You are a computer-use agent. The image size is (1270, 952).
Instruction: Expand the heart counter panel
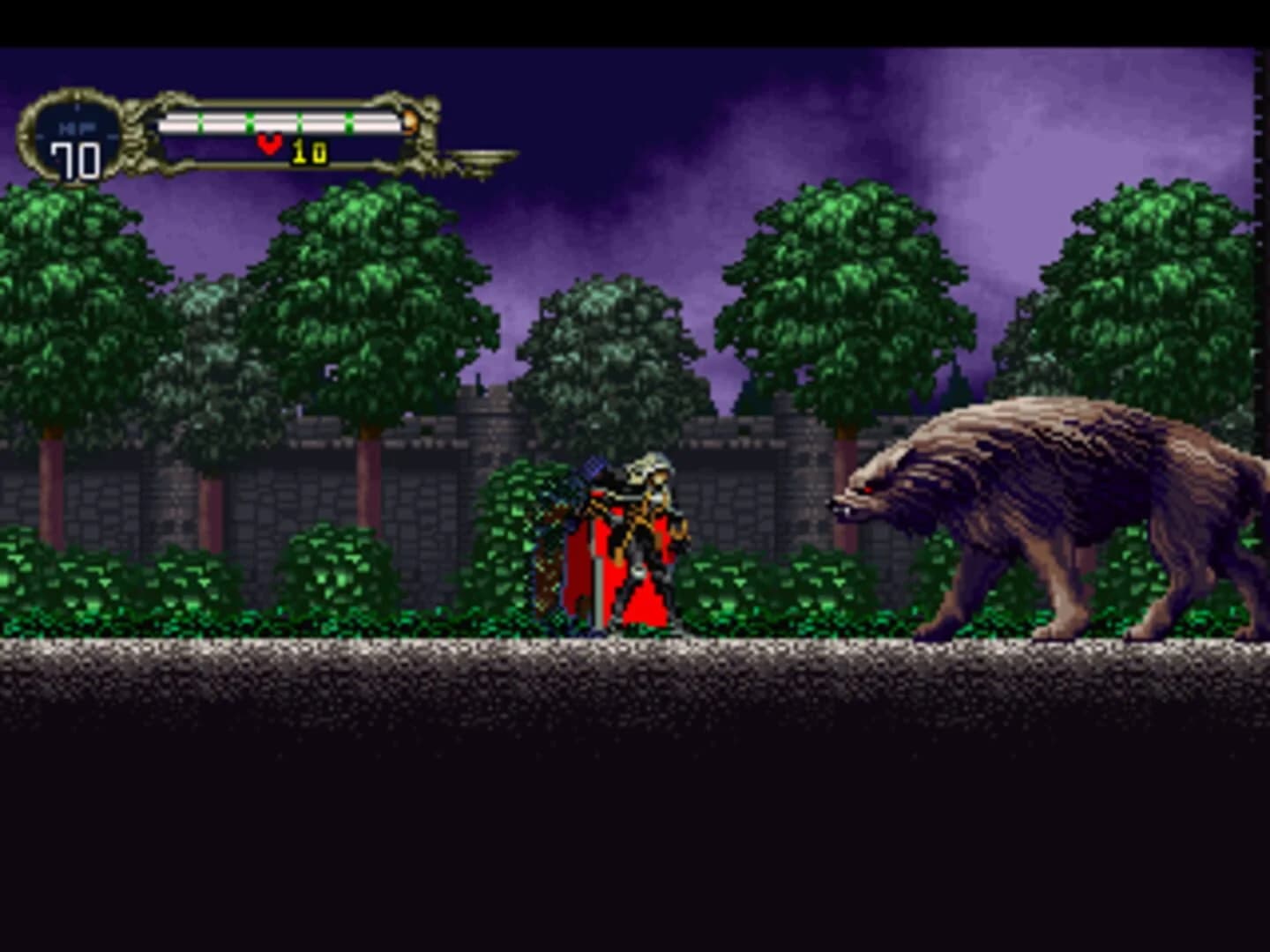pyautogui.click(x=291, y=145)
